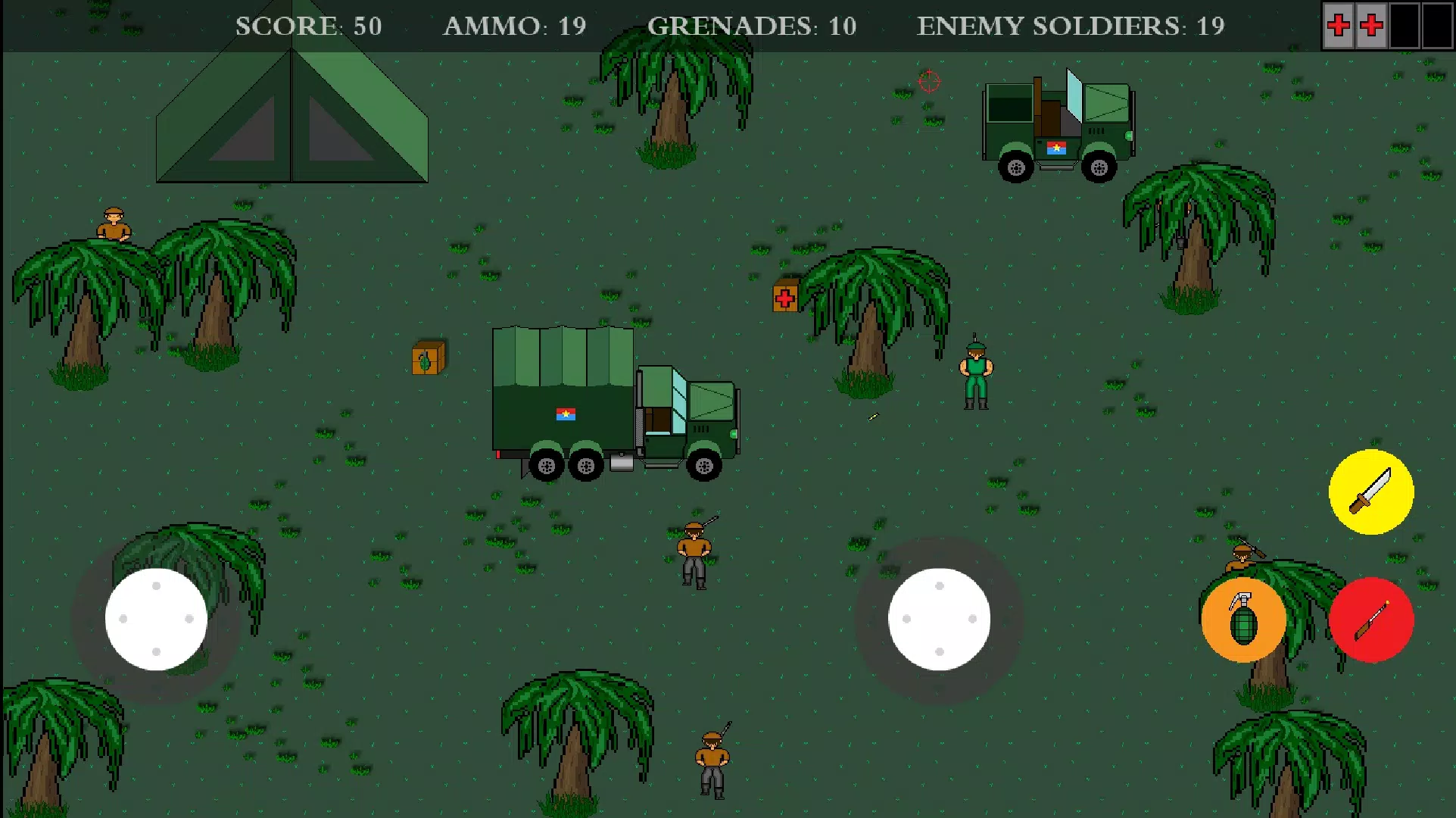Click an empty health slot box

tap(1407, 26)
